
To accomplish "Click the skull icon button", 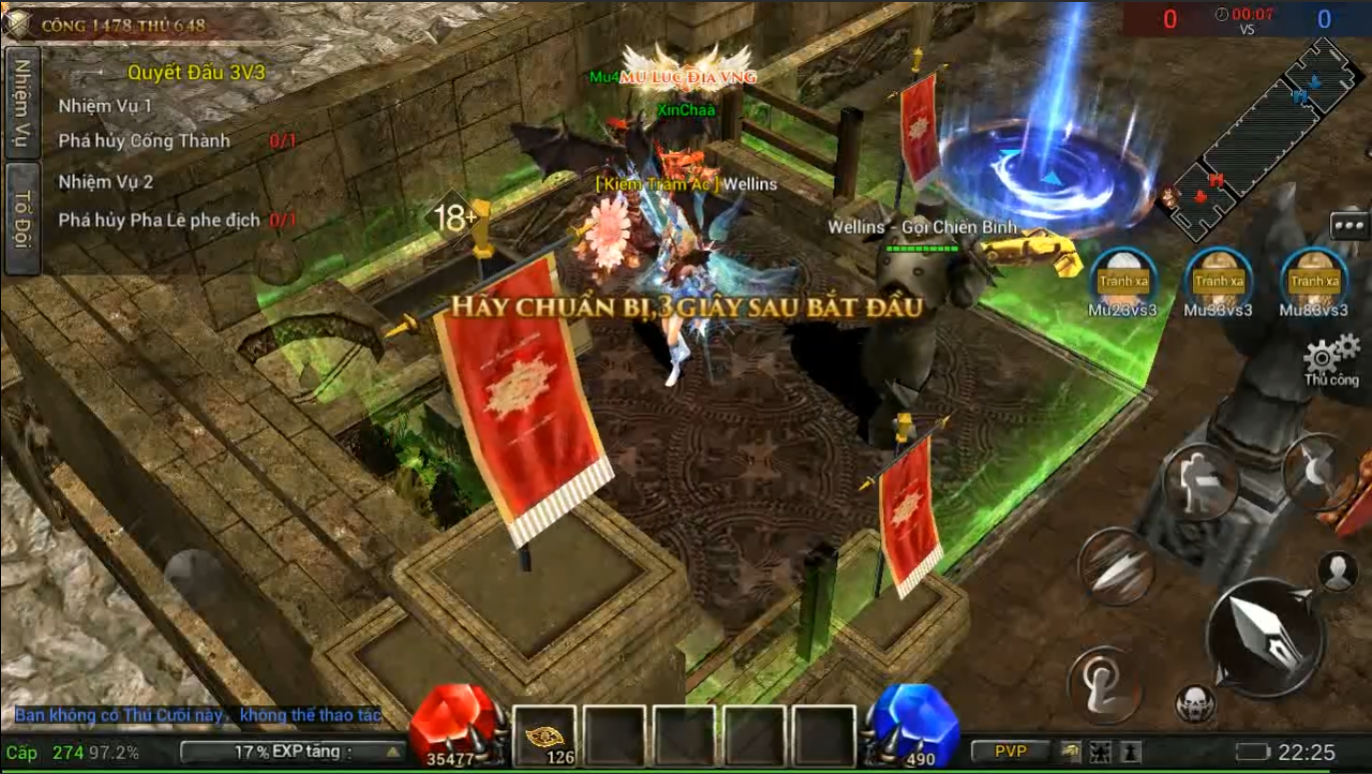I will point(1195,704).
